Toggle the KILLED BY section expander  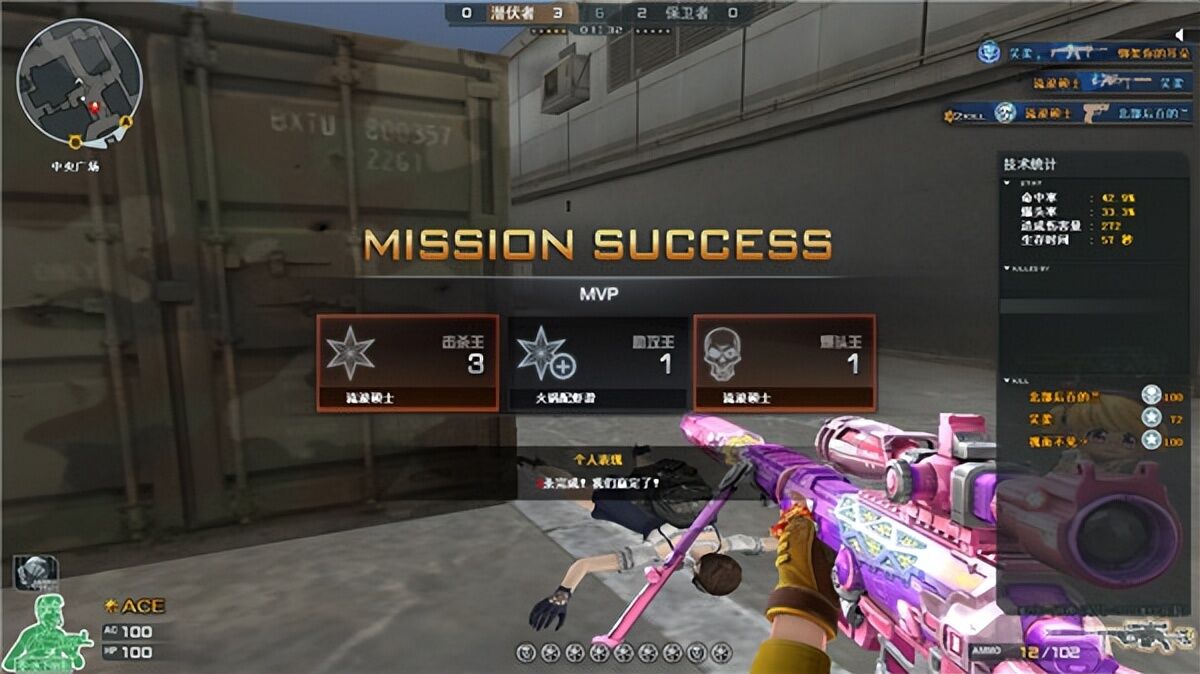[x=1007, y=269]
